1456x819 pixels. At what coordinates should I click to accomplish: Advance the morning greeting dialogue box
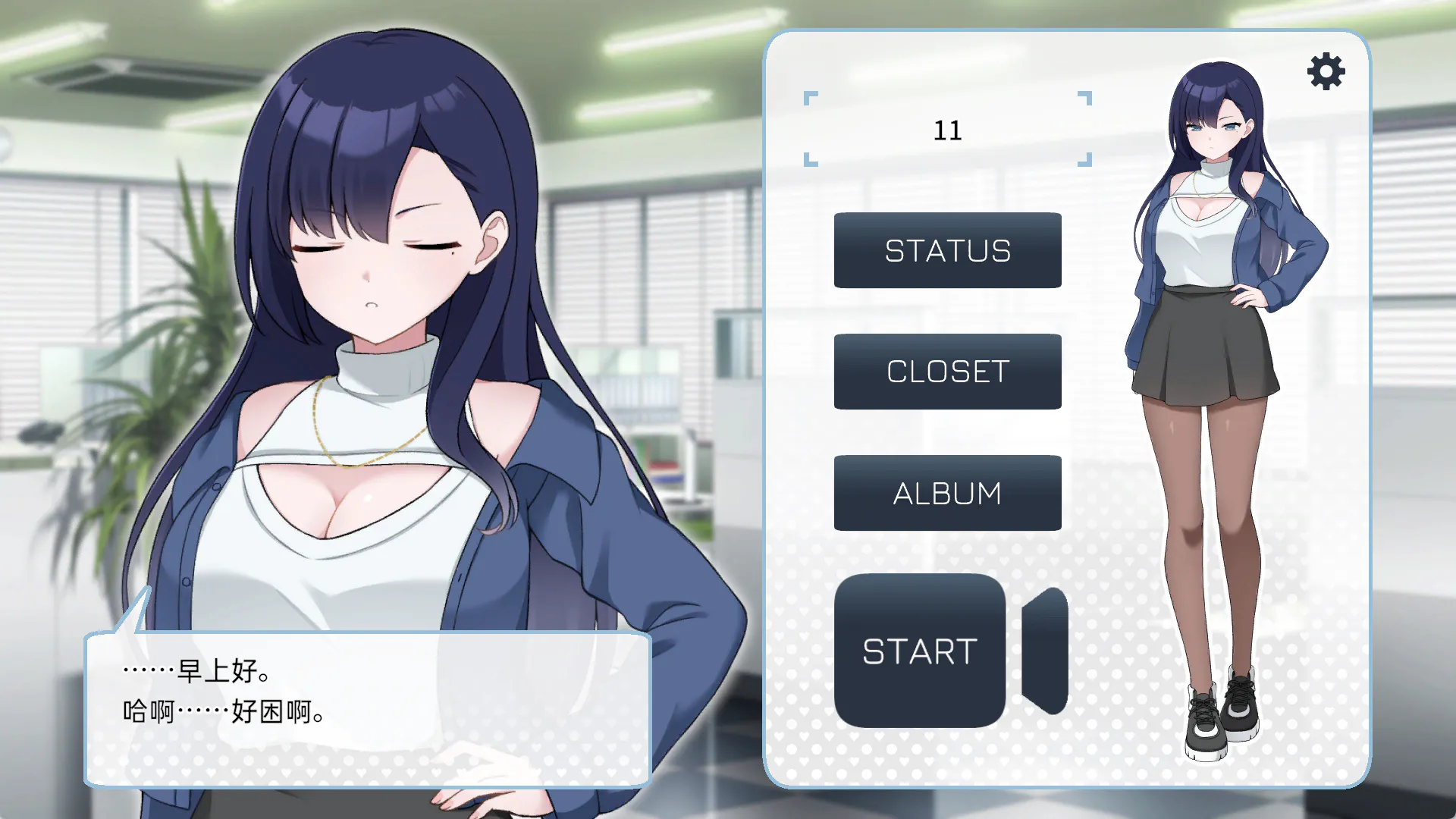point(368,708)
